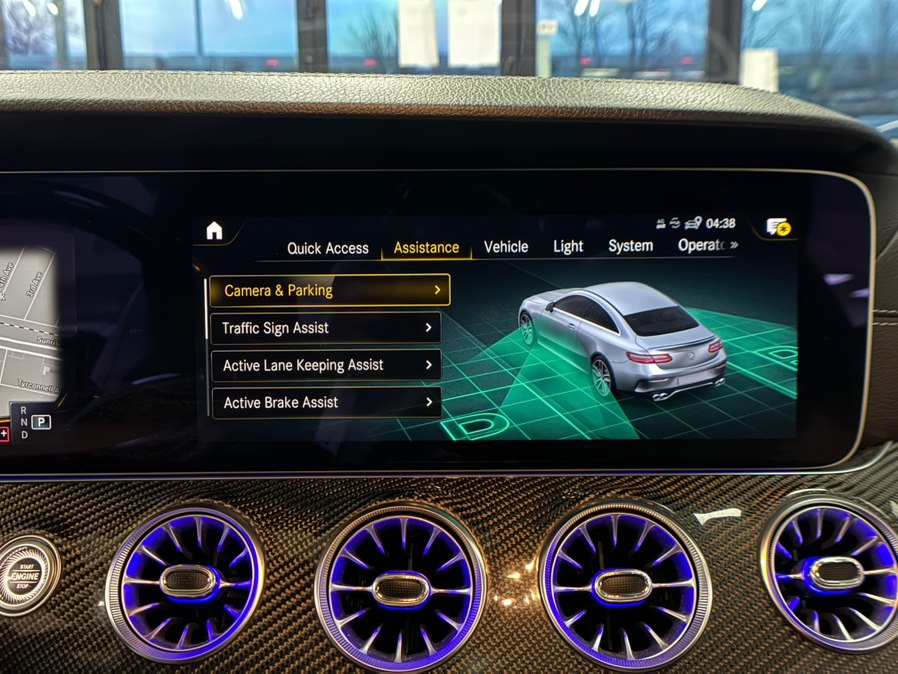Viewport: 898px width, 674px height.
Task: Switch to the Quick Access tab
Action: click(x=328, y=248)
